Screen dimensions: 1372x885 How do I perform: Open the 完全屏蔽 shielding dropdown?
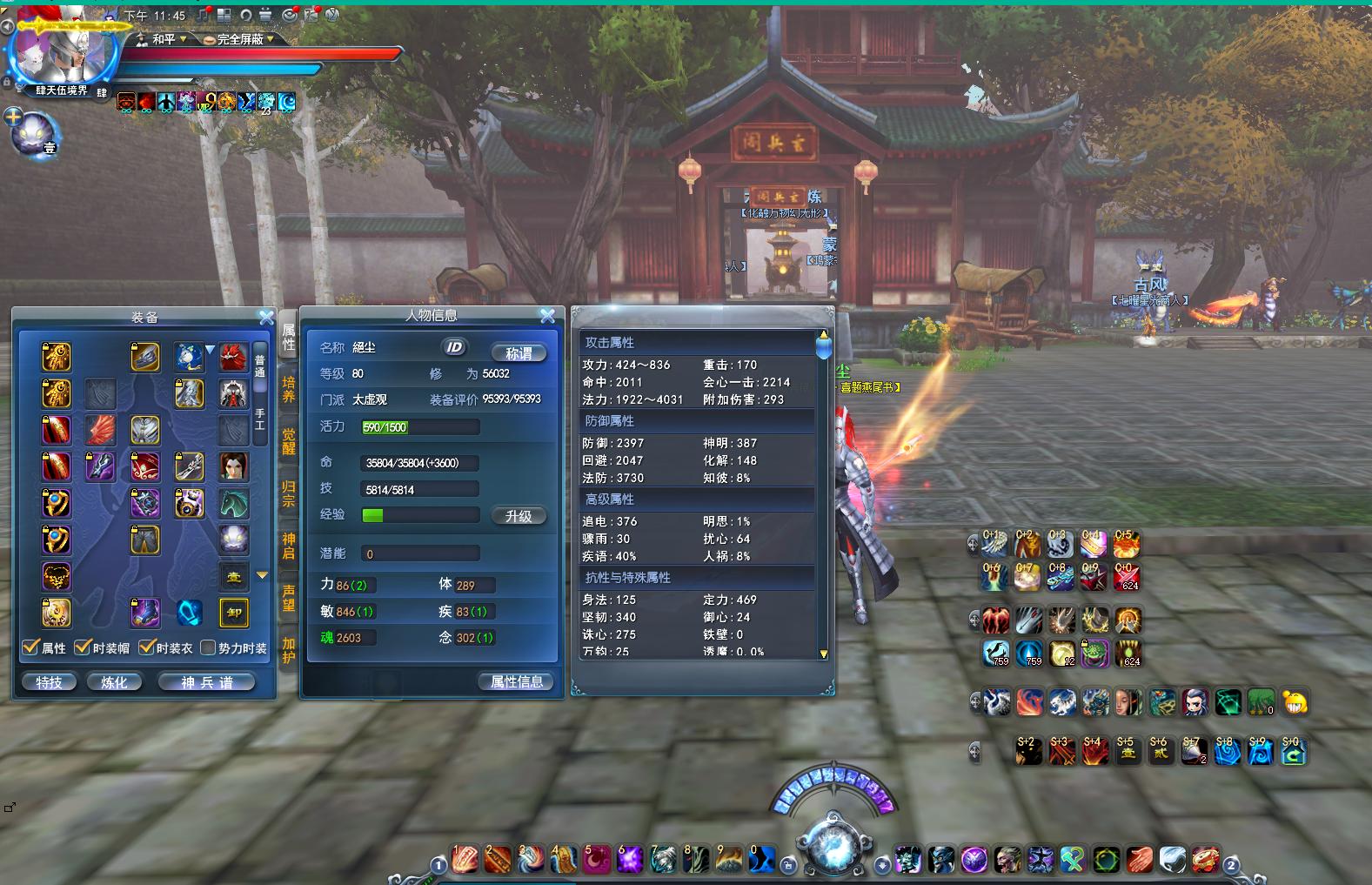click(x=238, y=39)
